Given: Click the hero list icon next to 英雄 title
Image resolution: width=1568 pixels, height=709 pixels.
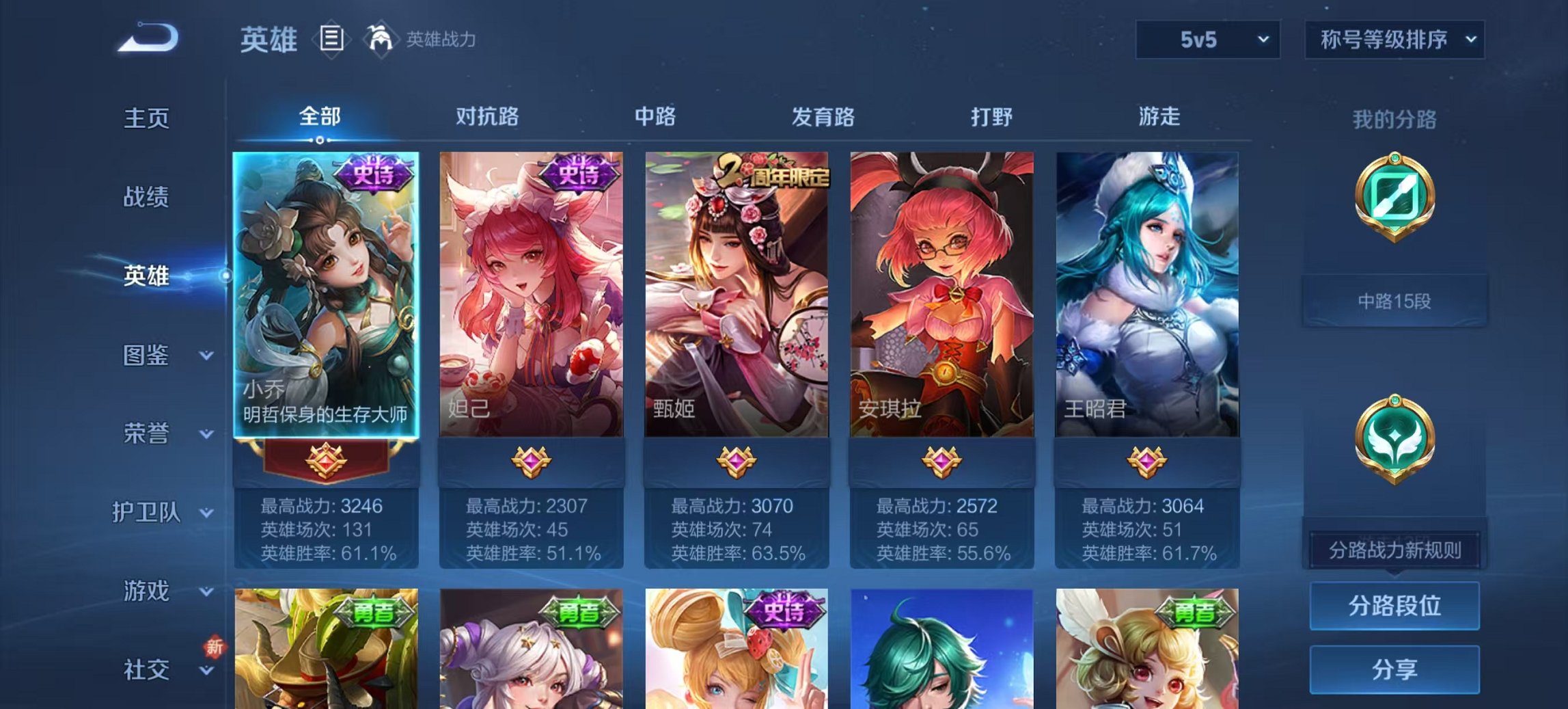Looking at the screenshot, I should [329, 40].
